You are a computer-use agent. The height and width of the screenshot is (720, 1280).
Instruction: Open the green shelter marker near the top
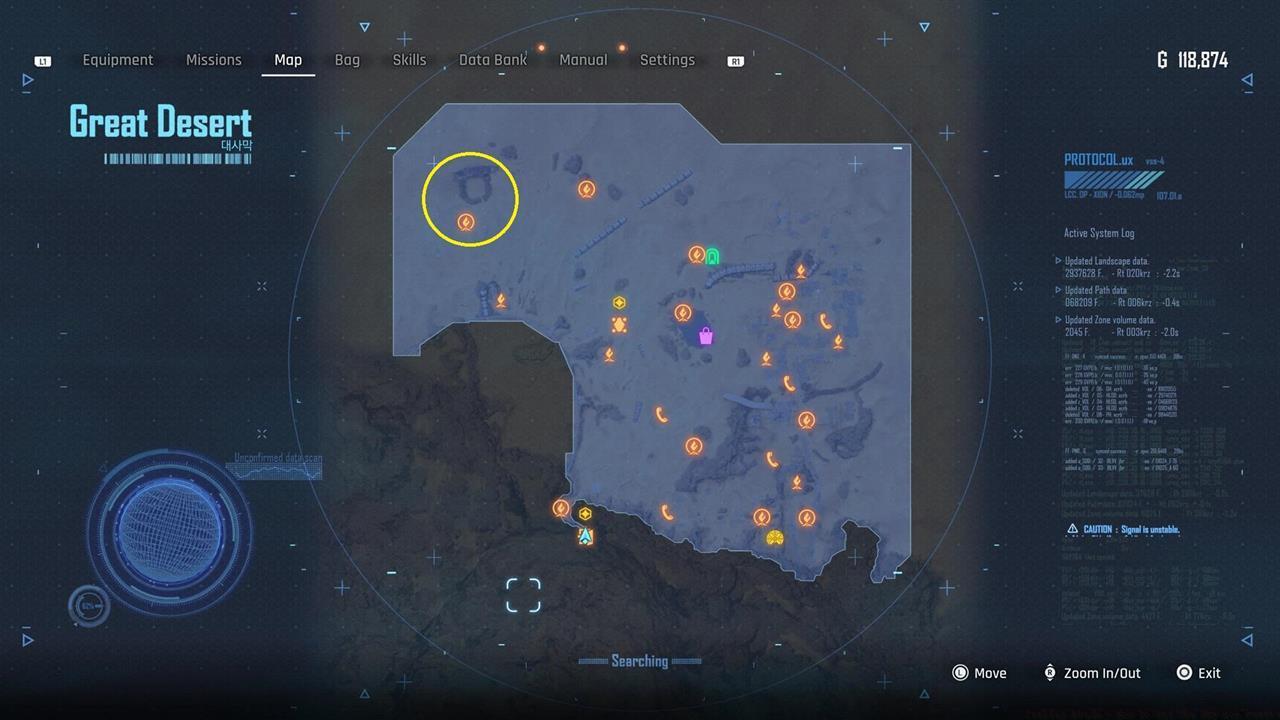(x=711, y=257)
